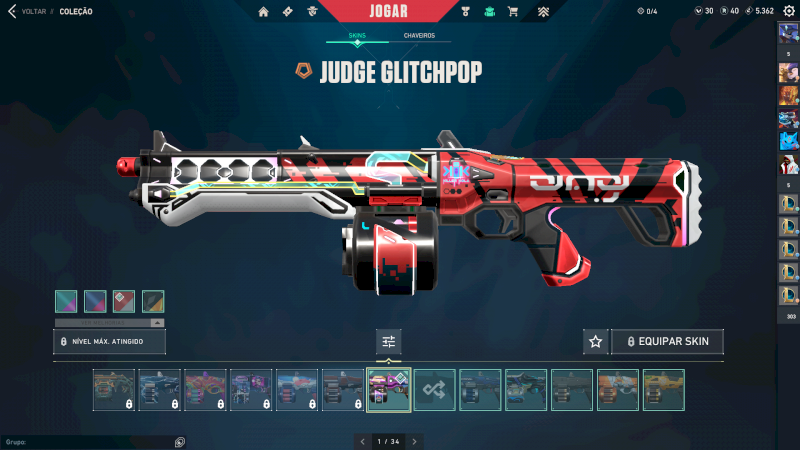
Task: Open the home icon in top navigation
Action: [x=264, y=12]
